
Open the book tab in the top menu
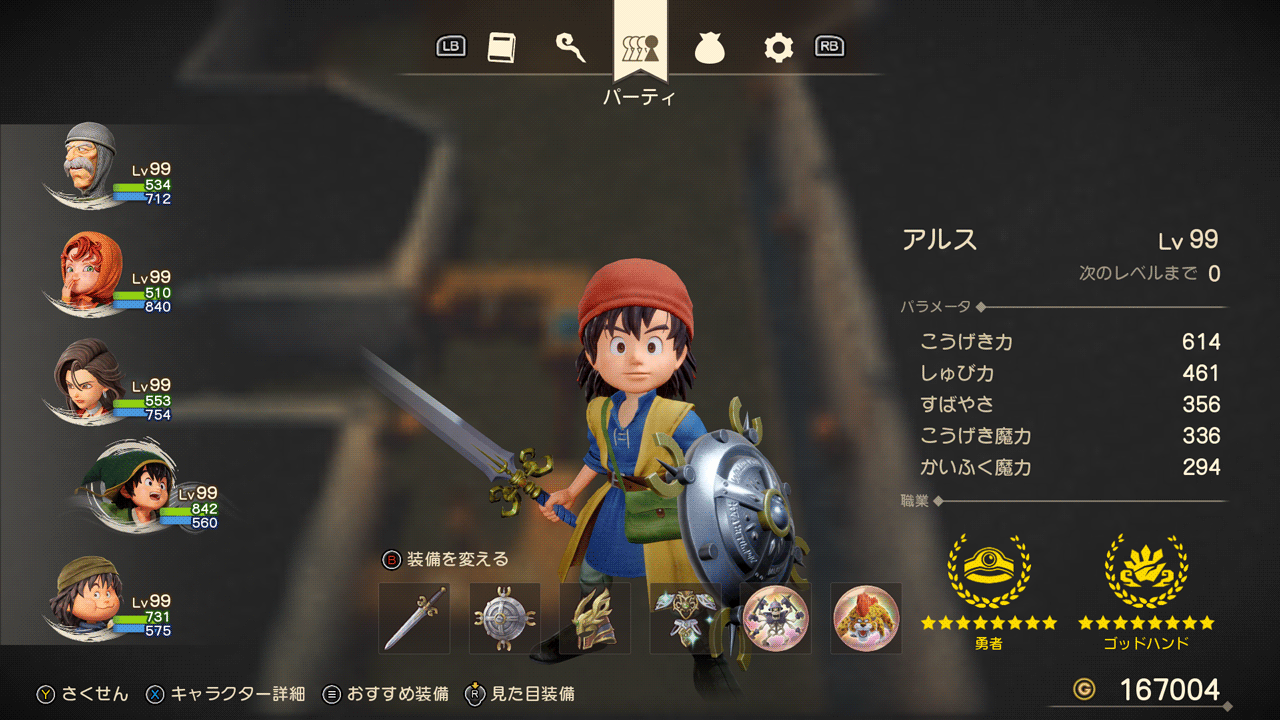[x=501, y=47]
